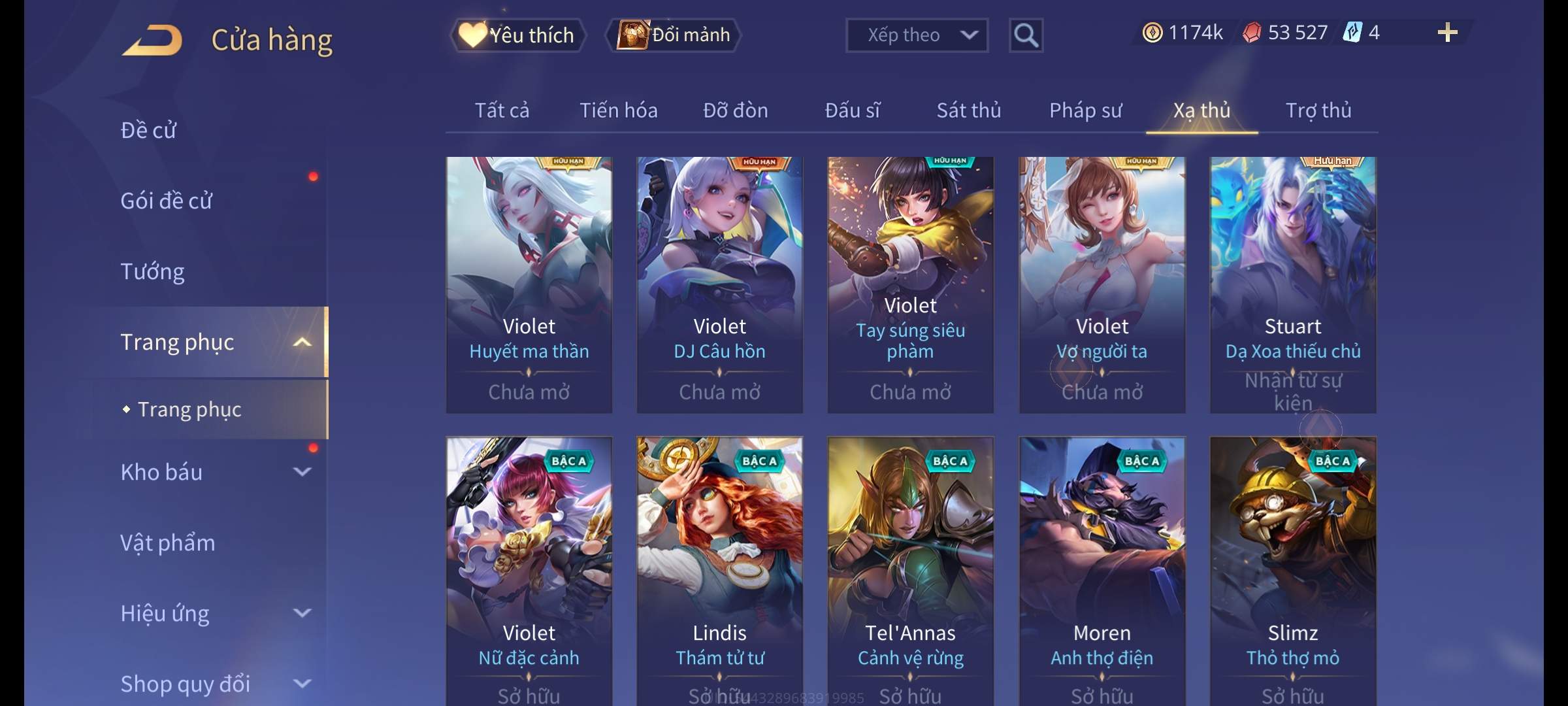The image size is (1568, 706).
Task: Show the Trợ thủ skins tab
Action: coord(1318,110)
